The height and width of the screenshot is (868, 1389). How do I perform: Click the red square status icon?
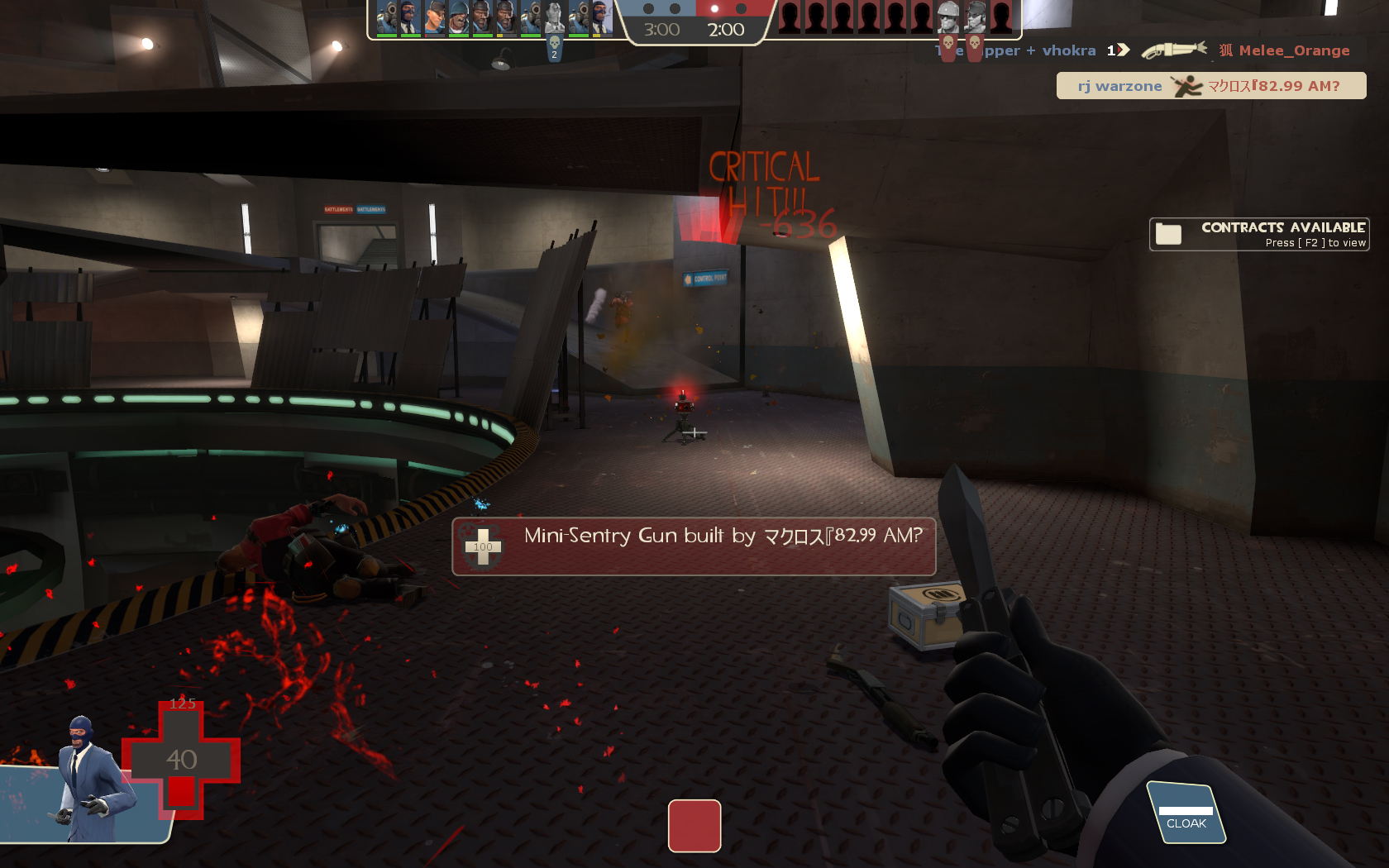[x=694, y=825]
